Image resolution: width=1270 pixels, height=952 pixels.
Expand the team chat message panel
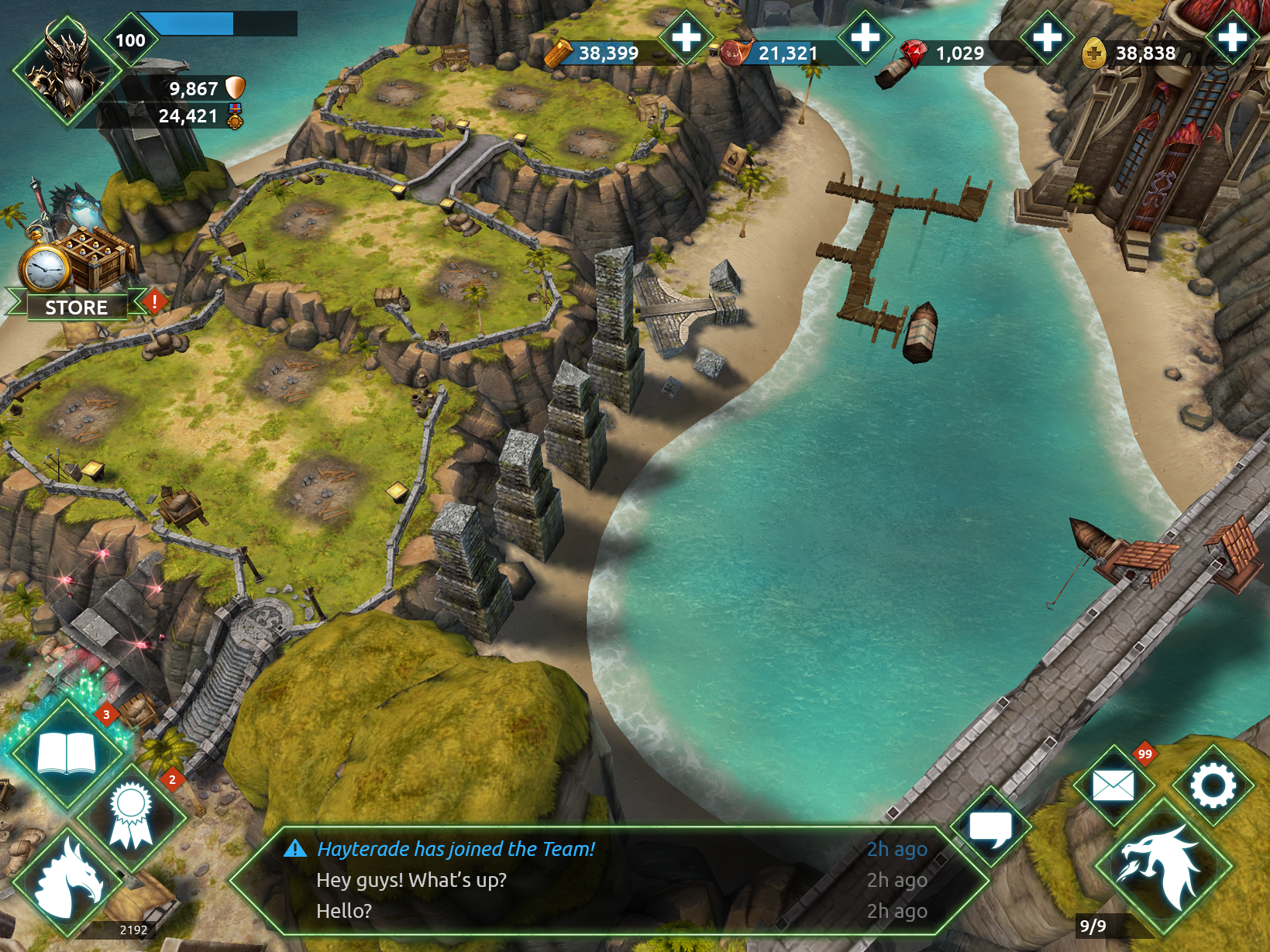608,880
